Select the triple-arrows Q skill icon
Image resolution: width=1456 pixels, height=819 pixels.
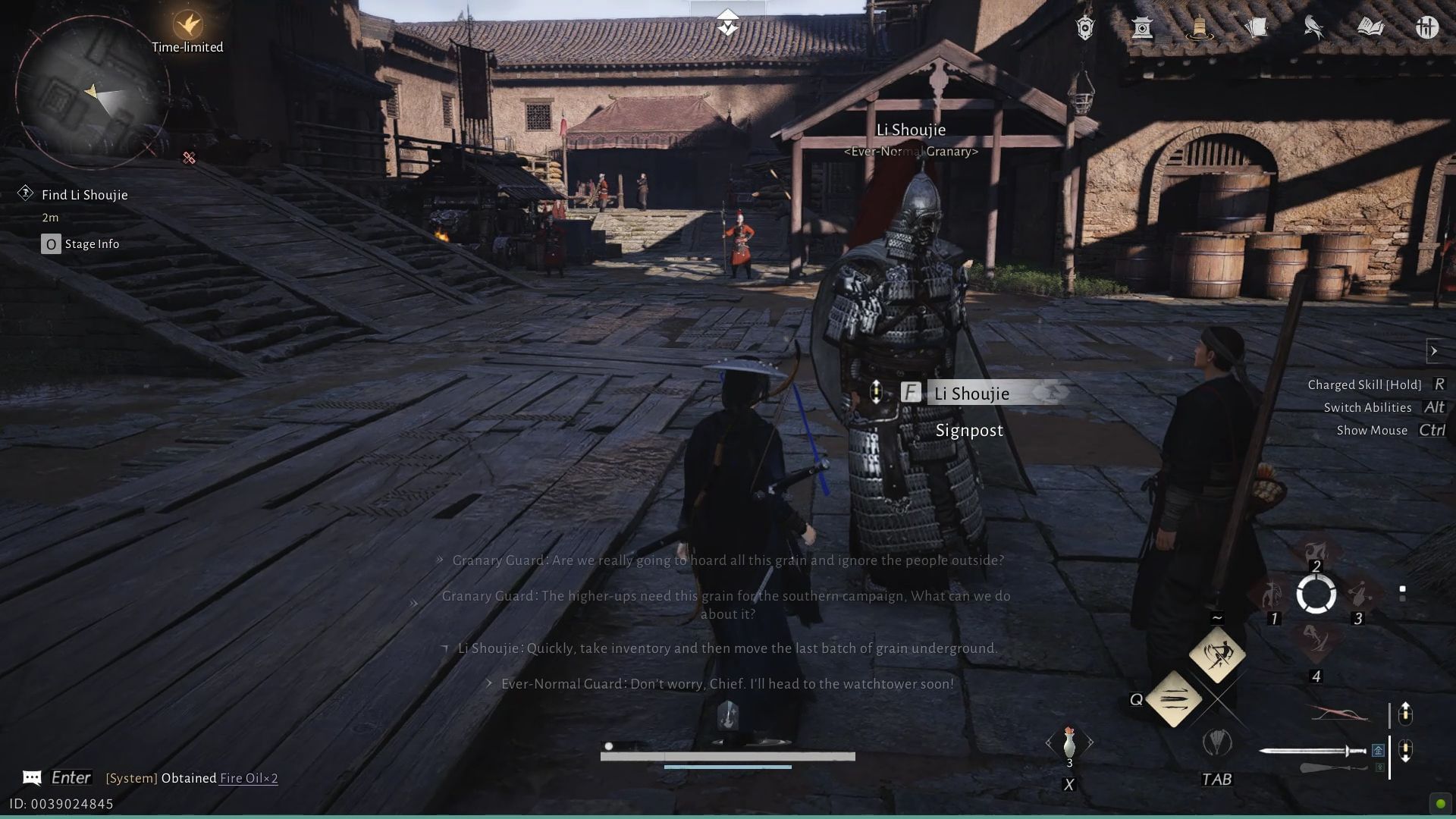(x=1176, y=698)
